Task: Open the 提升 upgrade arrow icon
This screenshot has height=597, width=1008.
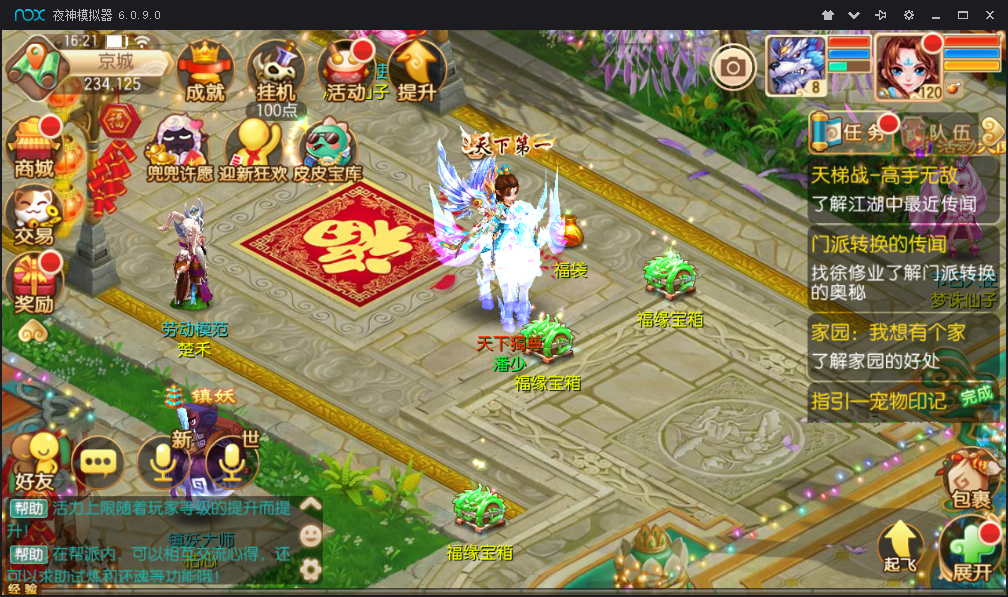Action: [x=417, y=71]
